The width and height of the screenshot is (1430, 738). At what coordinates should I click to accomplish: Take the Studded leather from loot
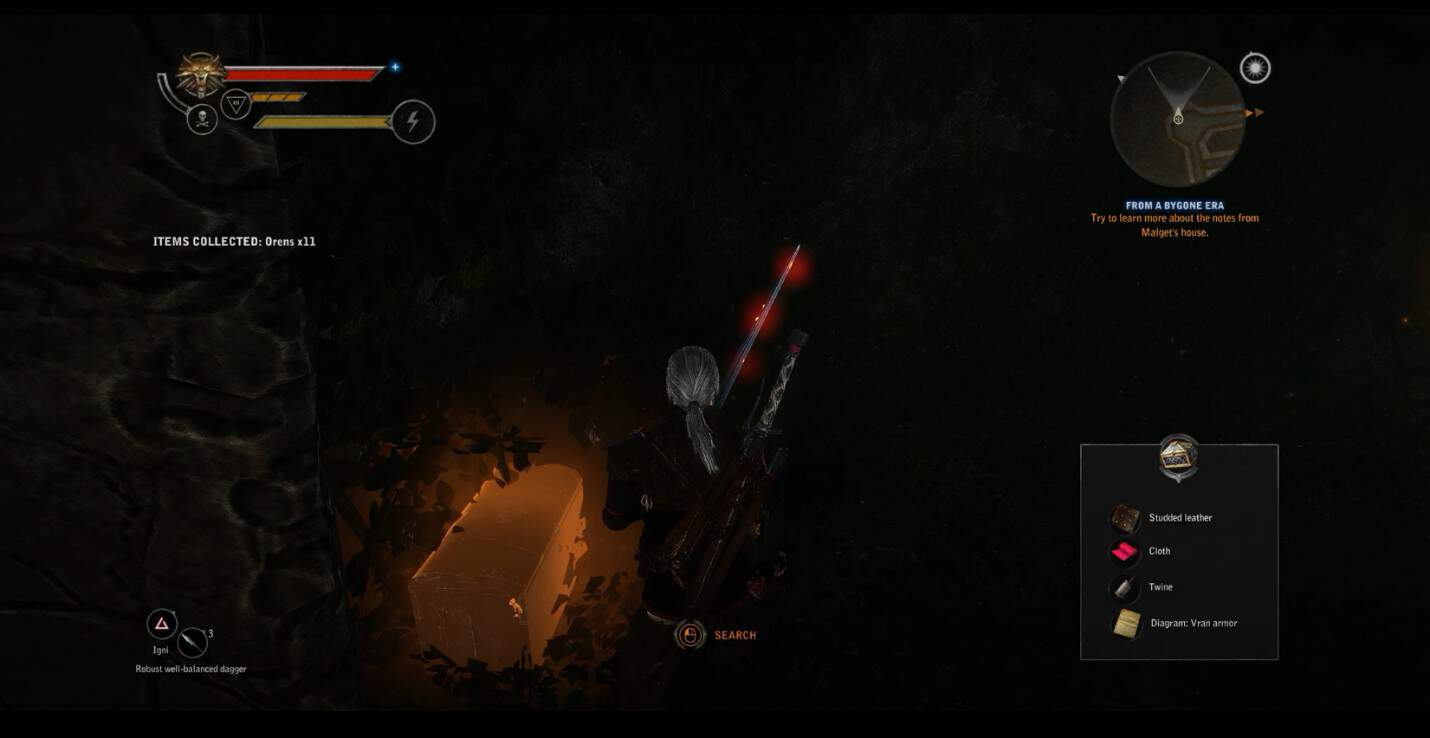(x=1179, y=518)
